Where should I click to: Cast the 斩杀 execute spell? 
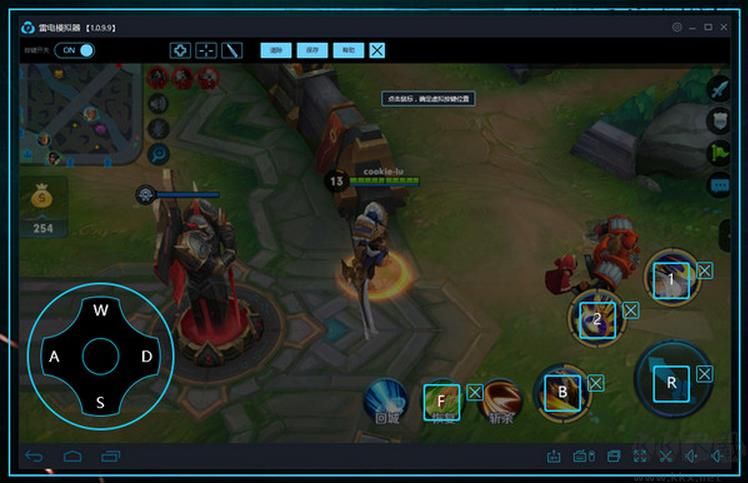(x=501, y=400)
